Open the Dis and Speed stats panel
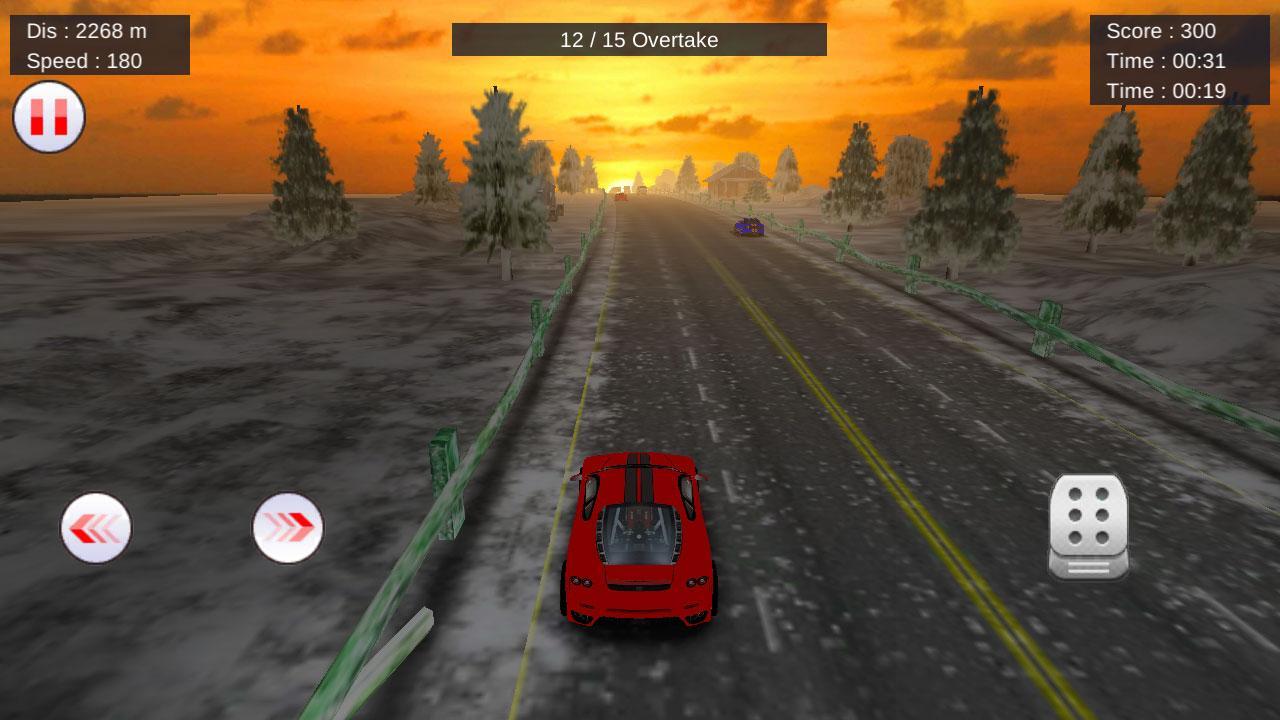This screenshot has height=720, width=1280. tap(100, 45)
